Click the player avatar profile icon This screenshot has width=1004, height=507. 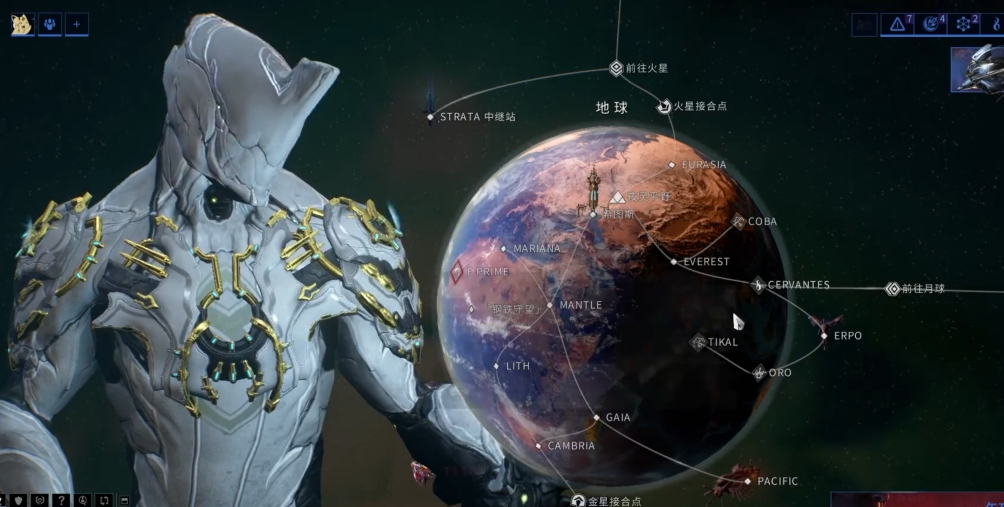point(22,24)
